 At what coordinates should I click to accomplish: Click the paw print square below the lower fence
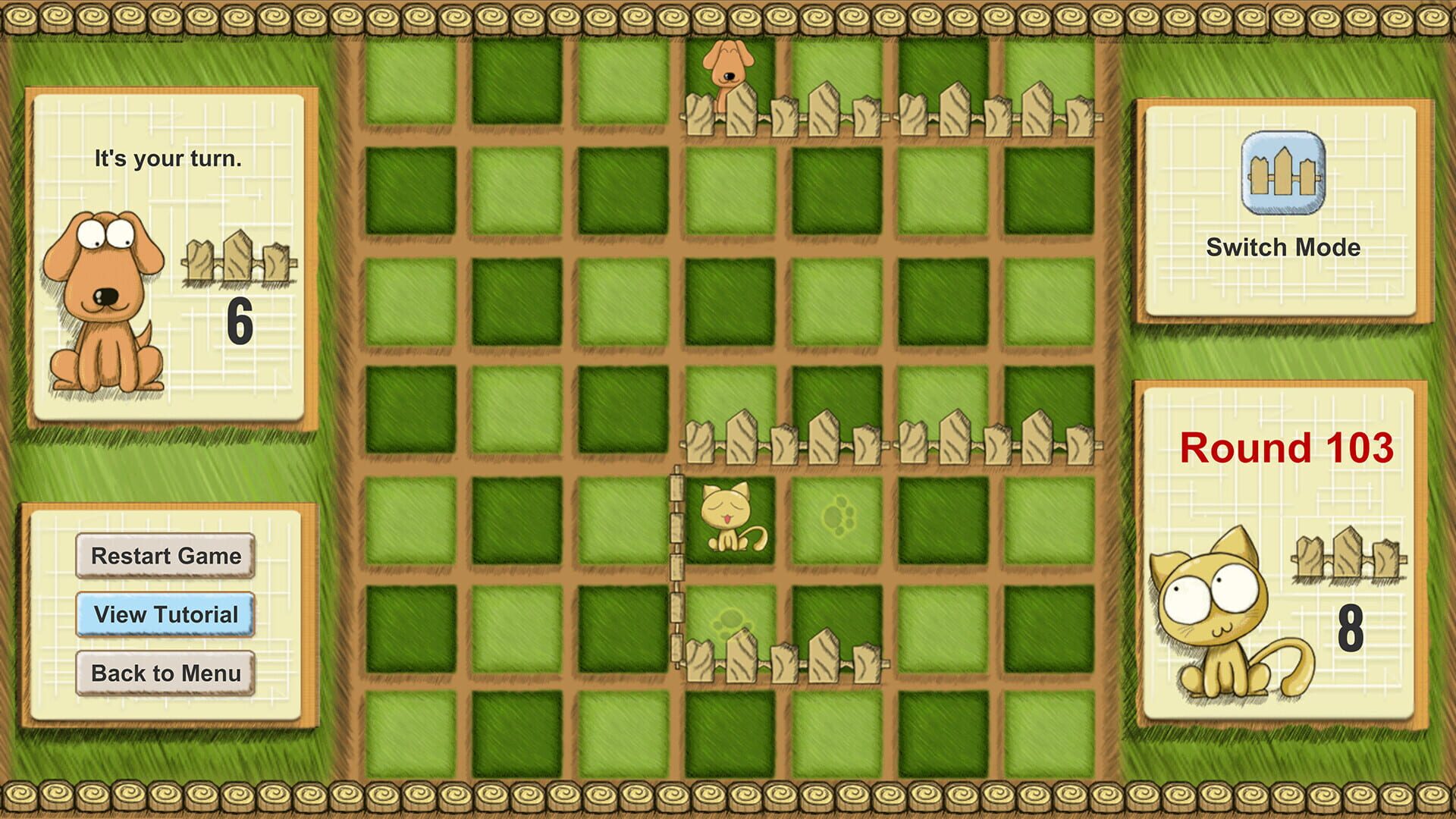coord(728,622)
